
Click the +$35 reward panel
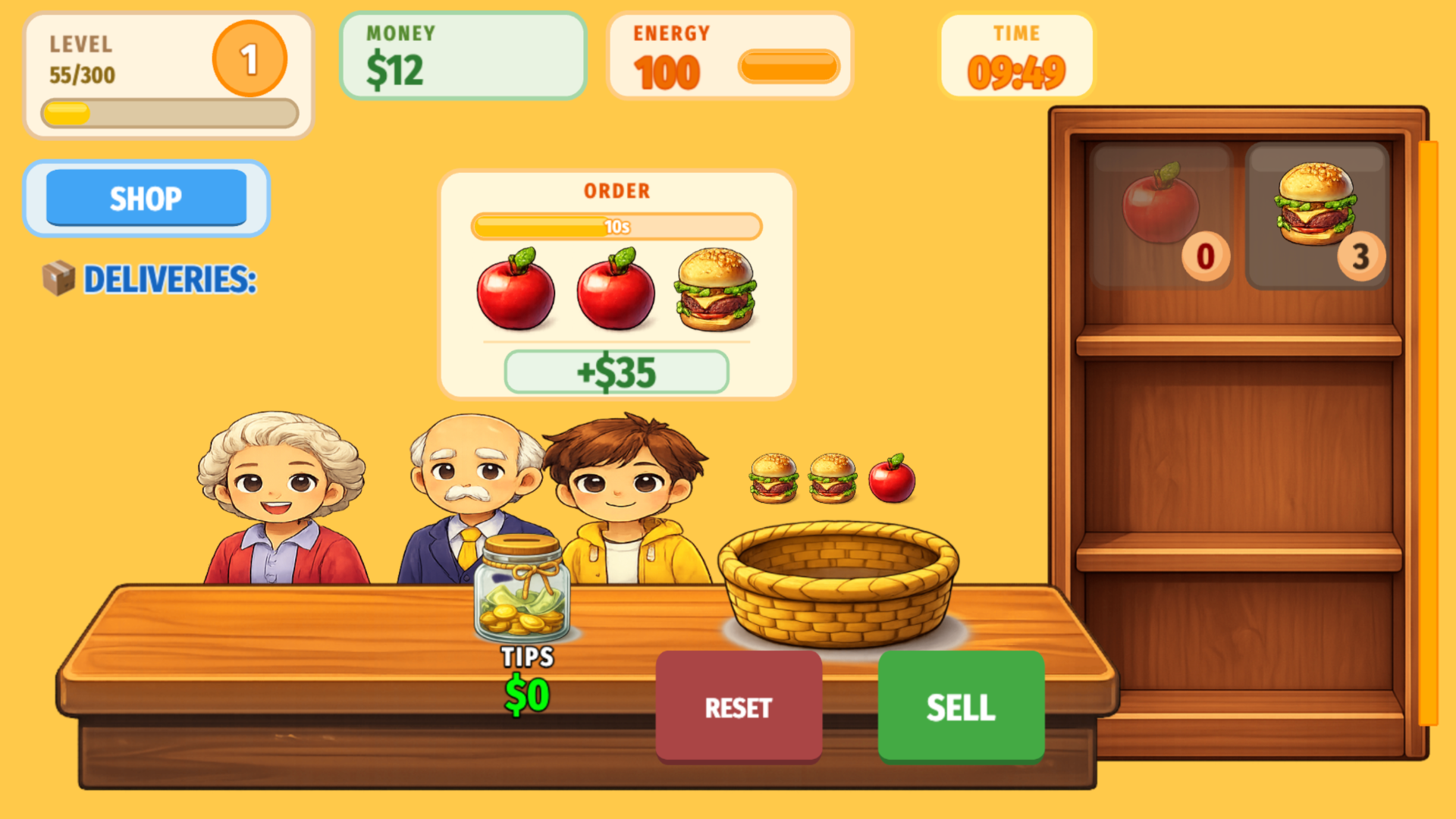[x=616, y=372]
